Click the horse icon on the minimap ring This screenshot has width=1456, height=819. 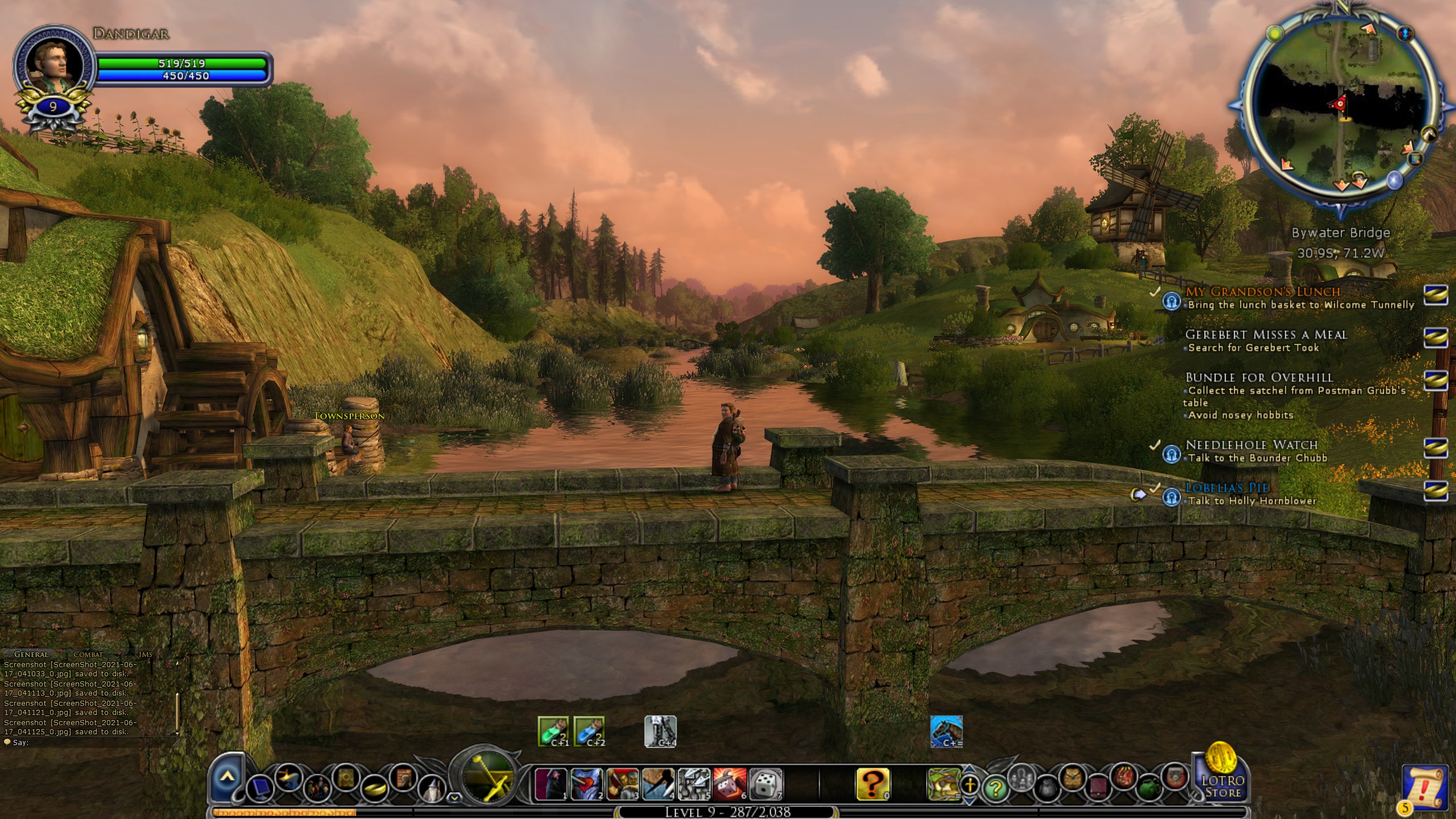pos(1429,135)
